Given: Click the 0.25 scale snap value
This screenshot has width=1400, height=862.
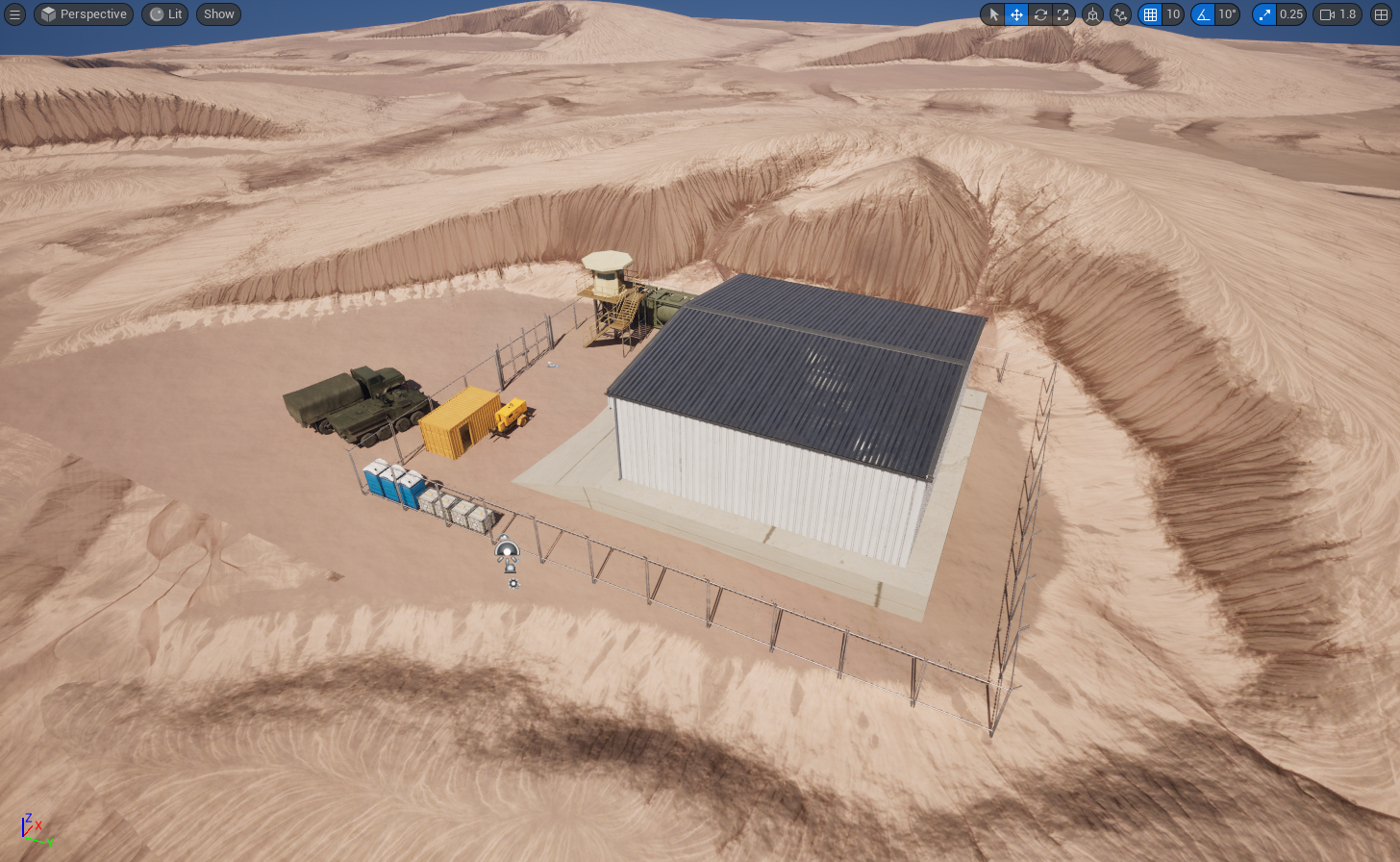Looking at the screenshot, I should [1291, 14].
